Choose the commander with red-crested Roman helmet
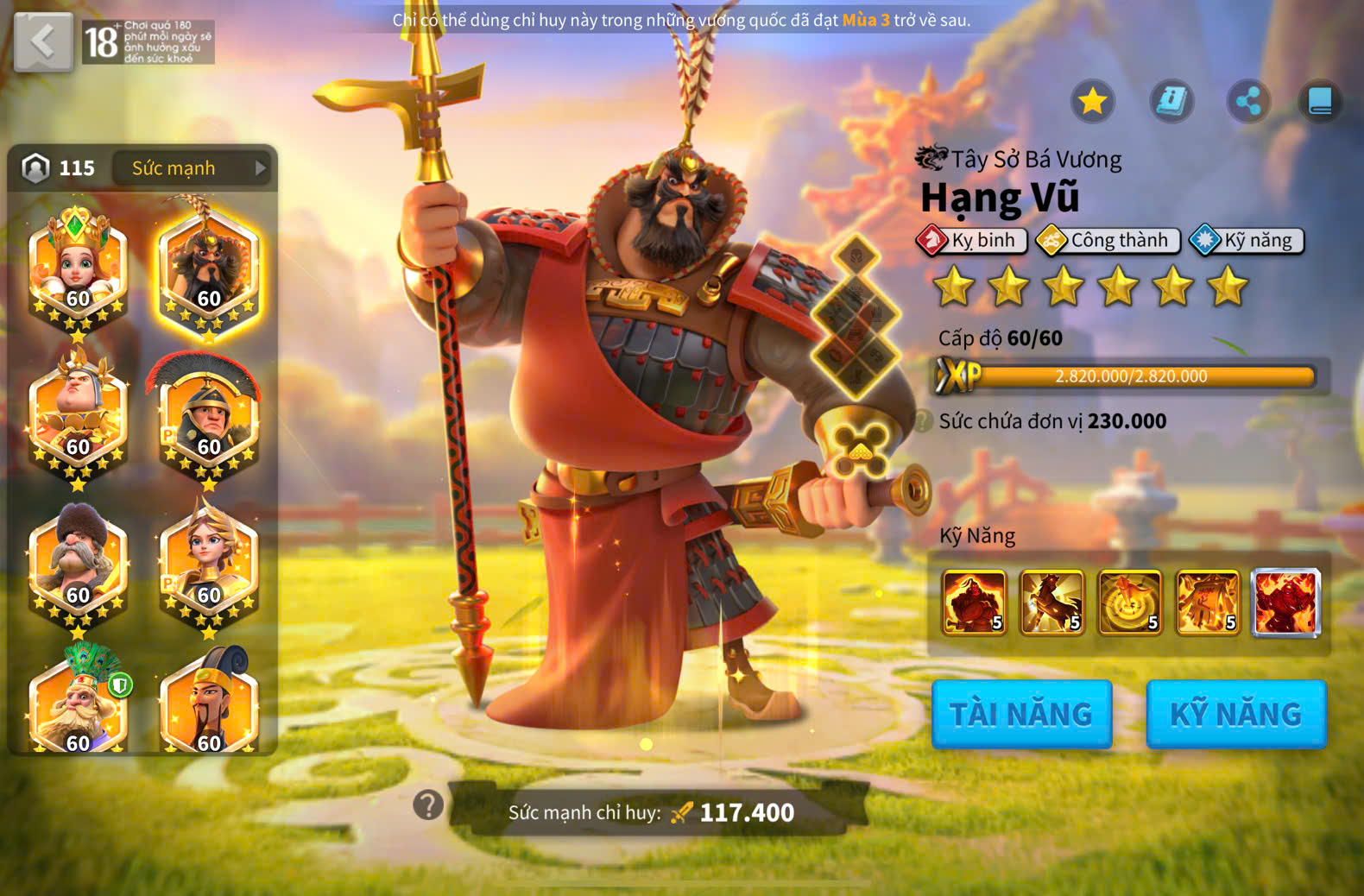Screen dimensions: 1364x896 coord(208,419)
